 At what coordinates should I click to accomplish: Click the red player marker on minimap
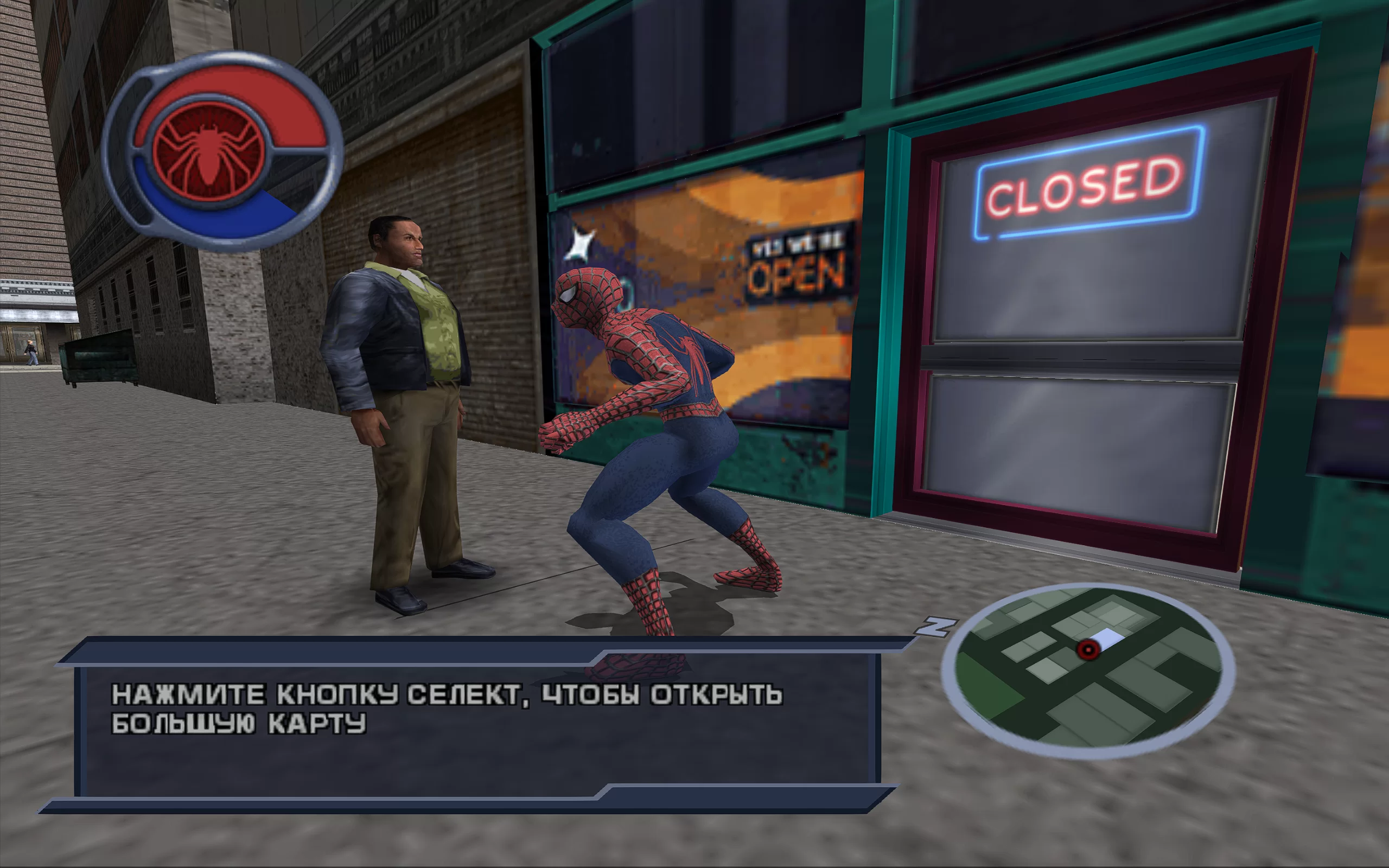tap(1088, 650)
